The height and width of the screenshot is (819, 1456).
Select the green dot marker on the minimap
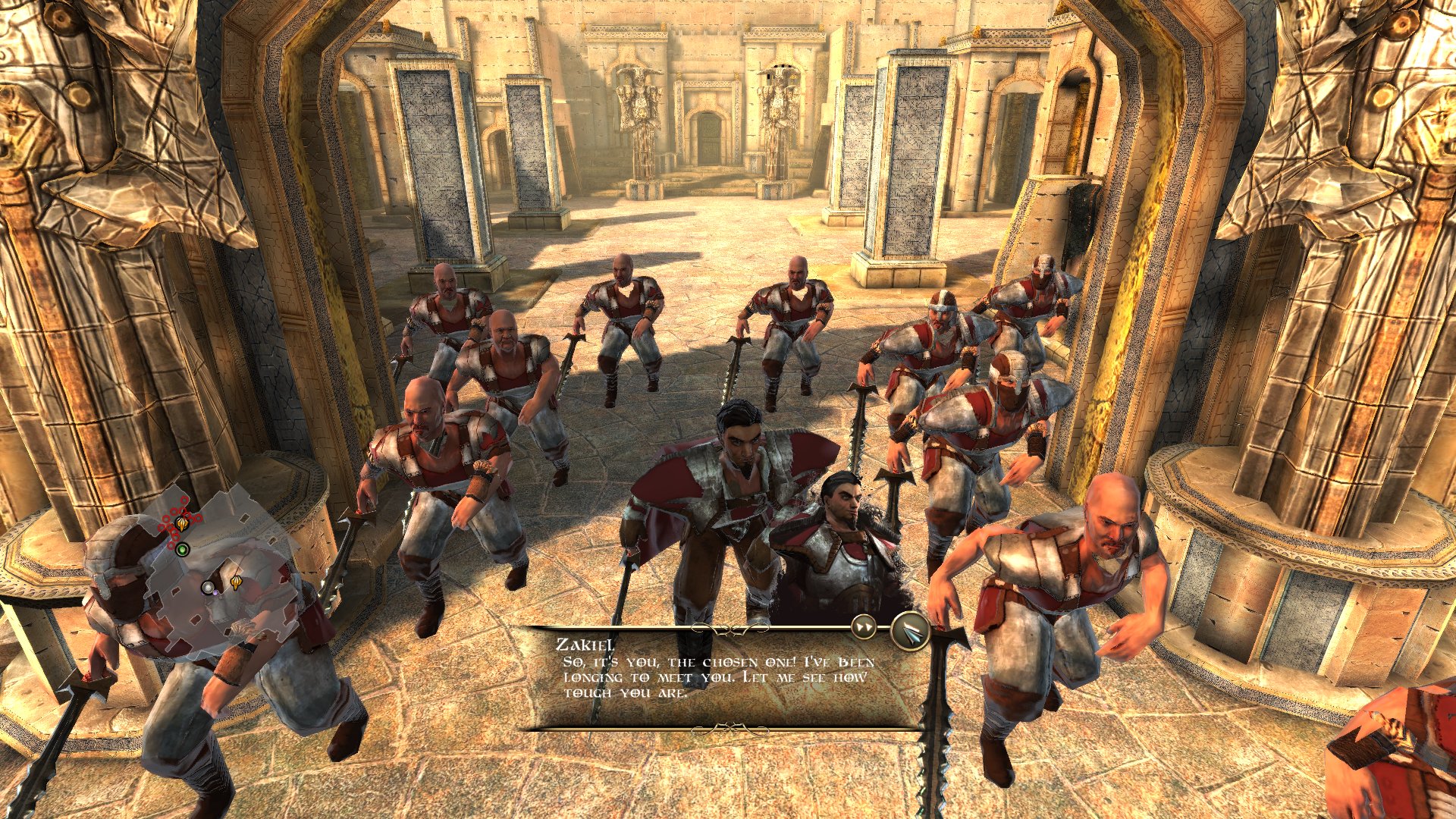pos(182,548)
